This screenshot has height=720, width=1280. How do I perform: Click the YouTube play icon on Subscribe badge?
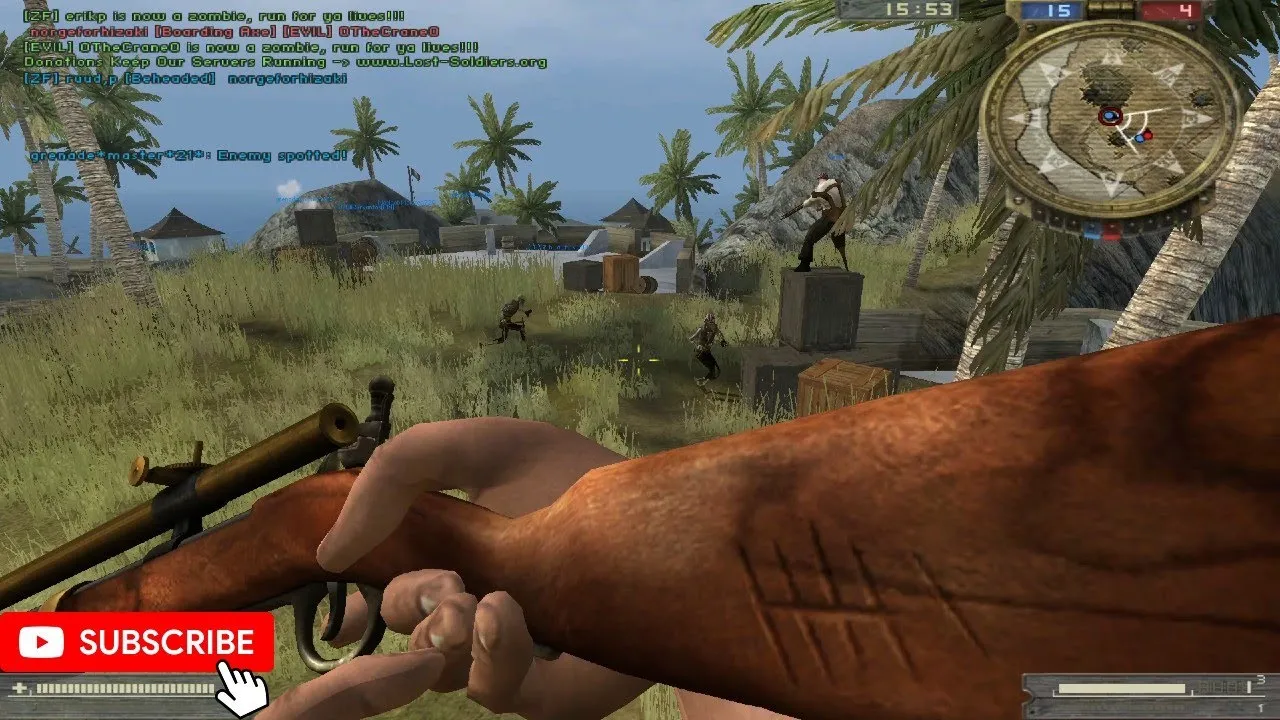click(40, 643)
